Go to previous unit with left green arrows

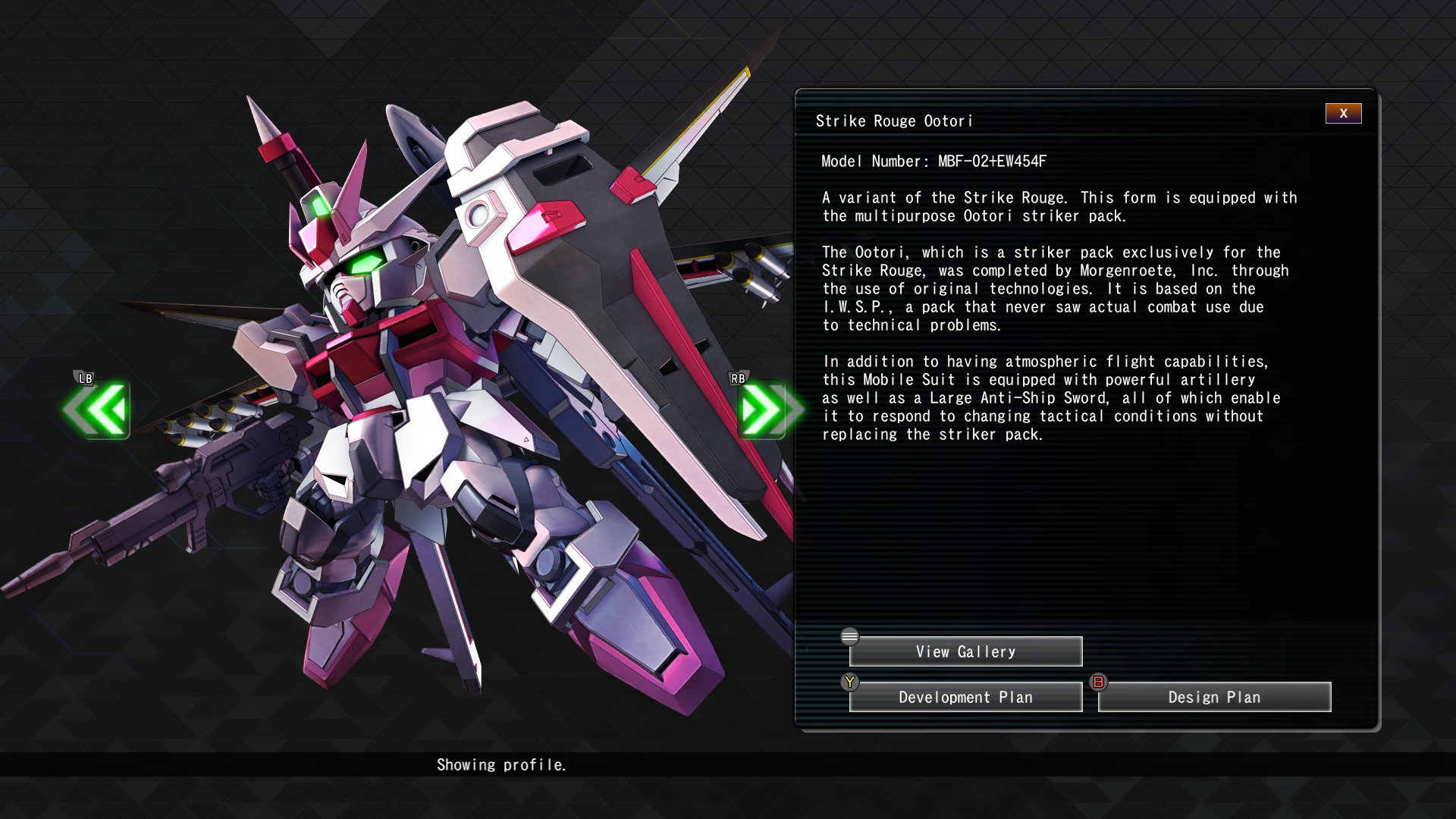(98, 409)
